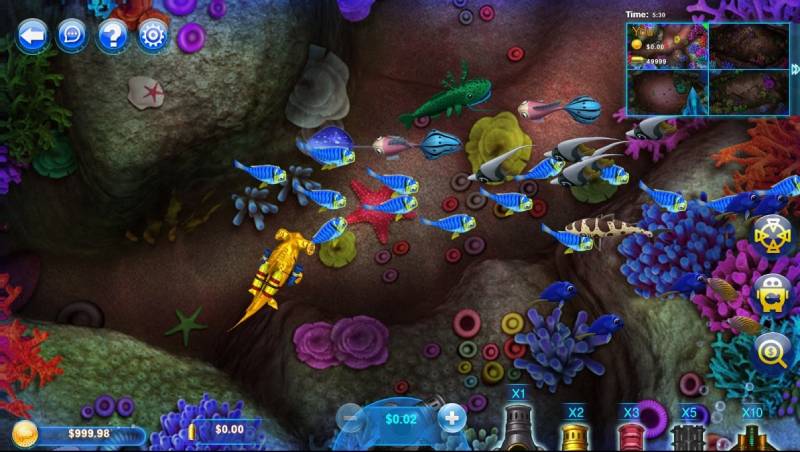Click the player room thumbnail panel
Image resolution: width=800 pixels, height=452 pixels.
(707, 67)
